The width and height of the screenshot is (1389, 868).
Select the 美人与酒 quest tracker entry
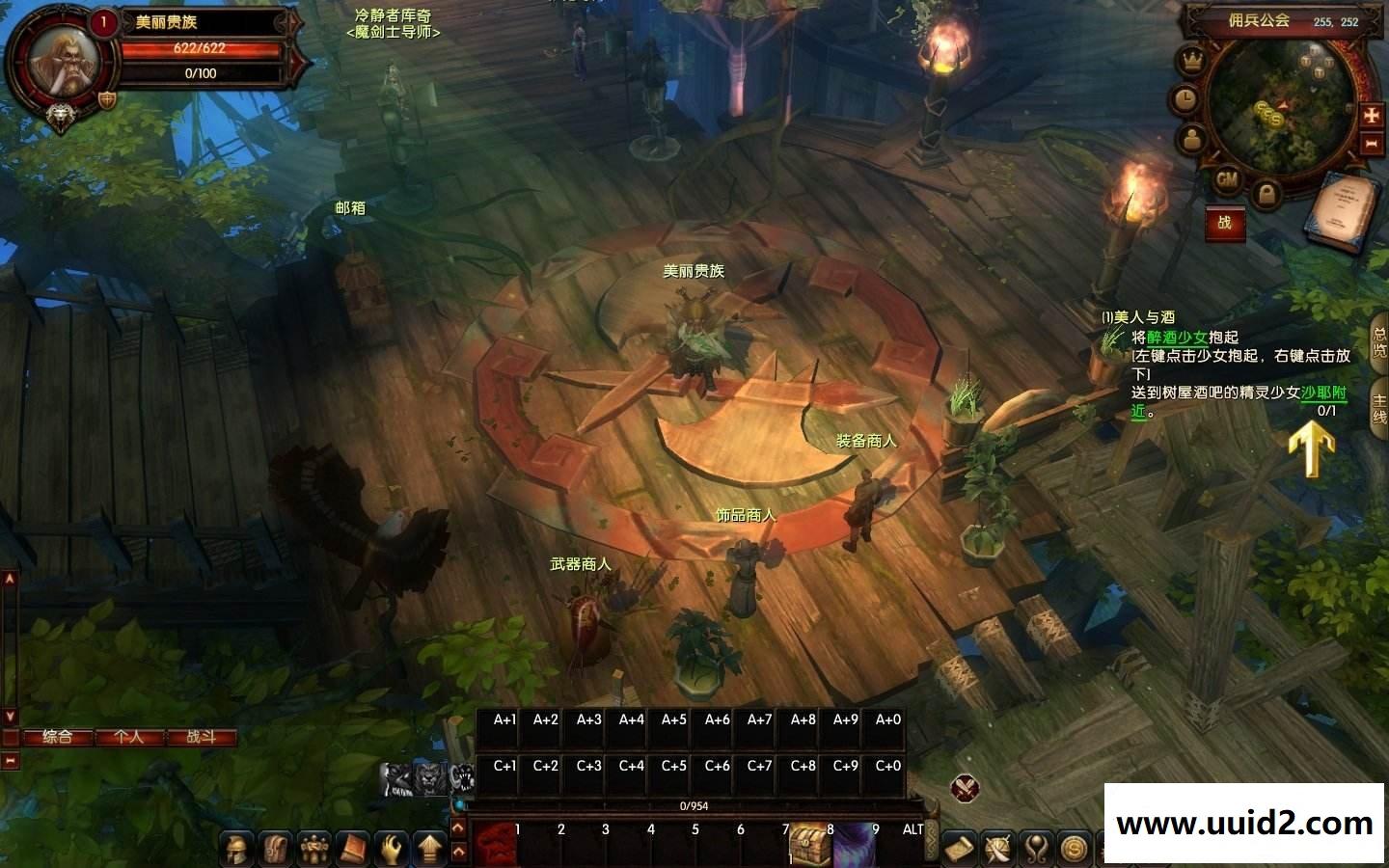tap(1143, 317)
